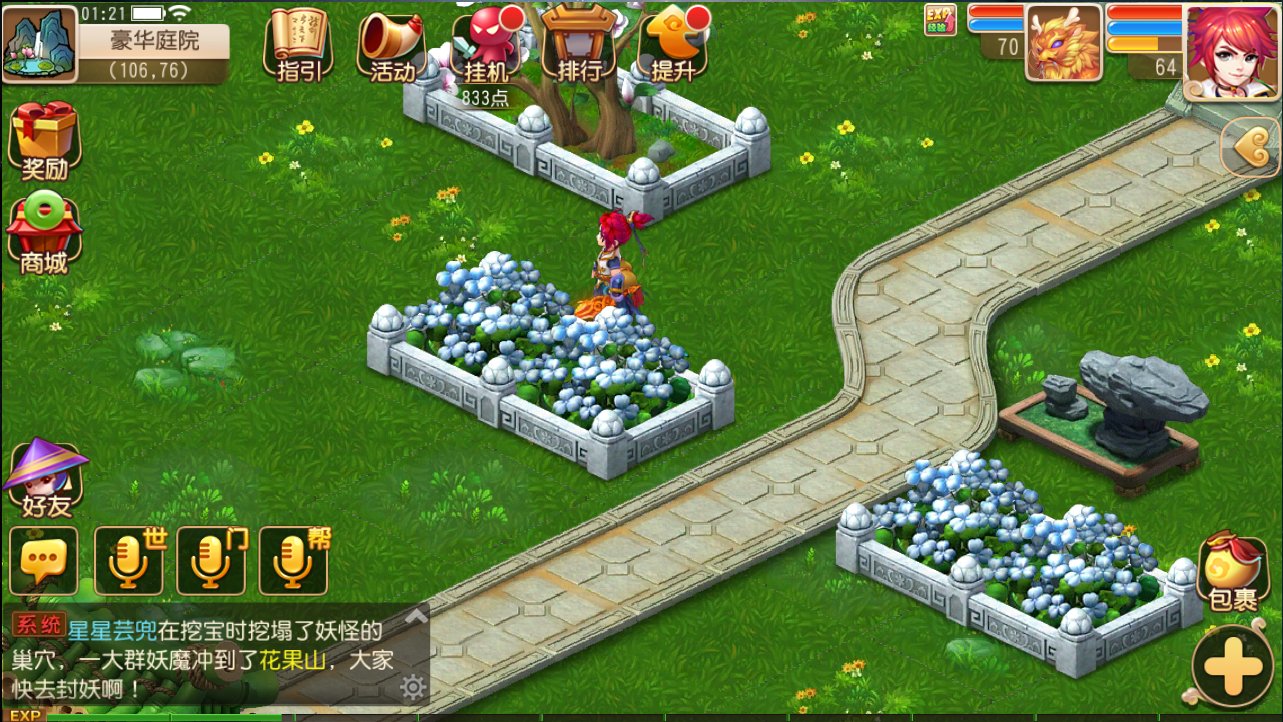Open the 商城 shop

click(44, 235)
